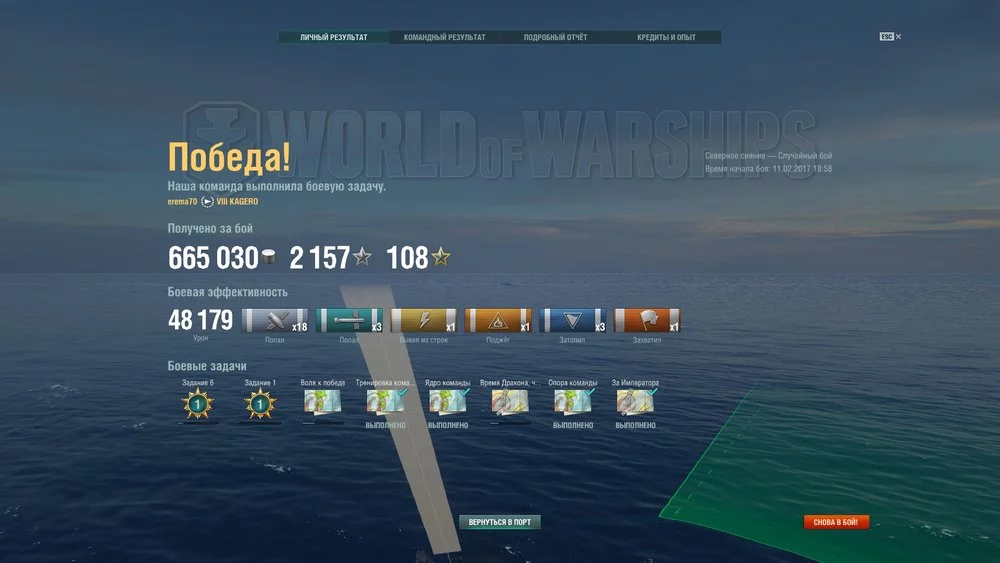1000x563 pixels.
Task: Select the Затопил flooding ribbon
Action: [x=573, y=321]
